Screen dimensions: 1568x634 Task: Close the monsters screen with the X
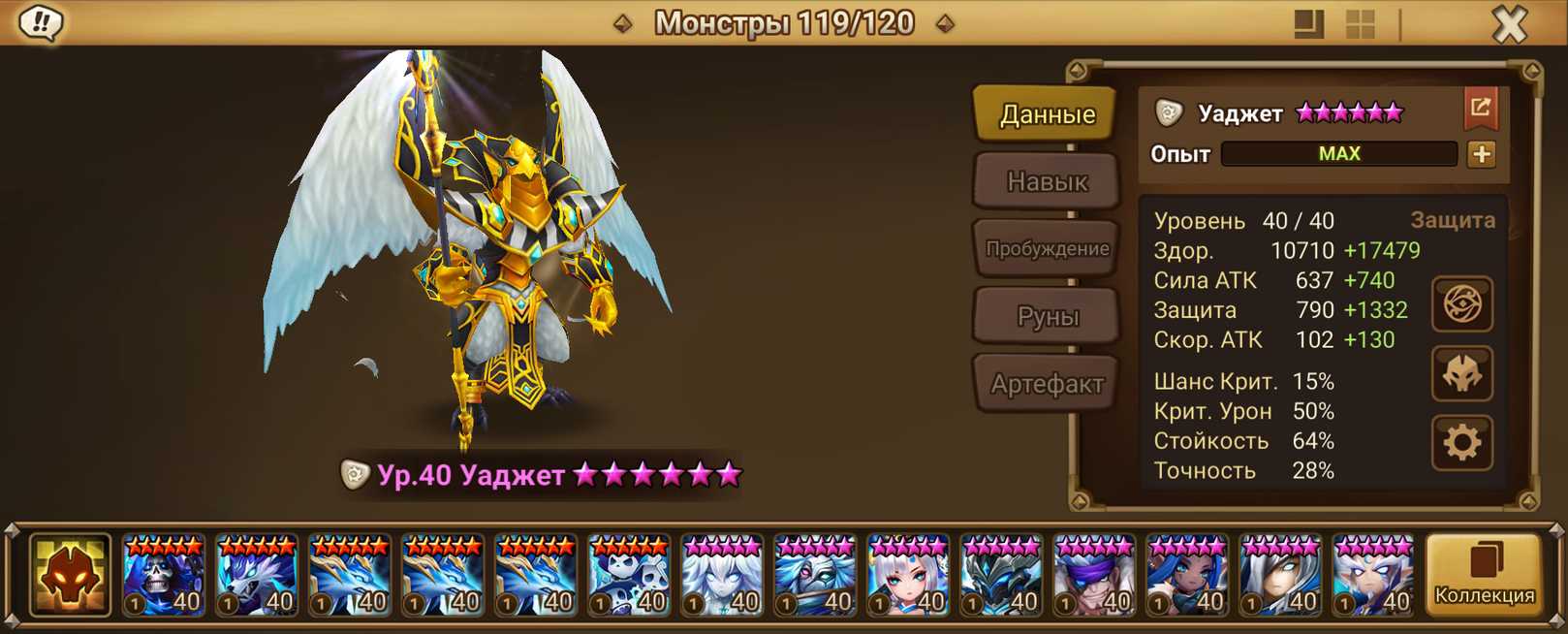[1509, 23]
